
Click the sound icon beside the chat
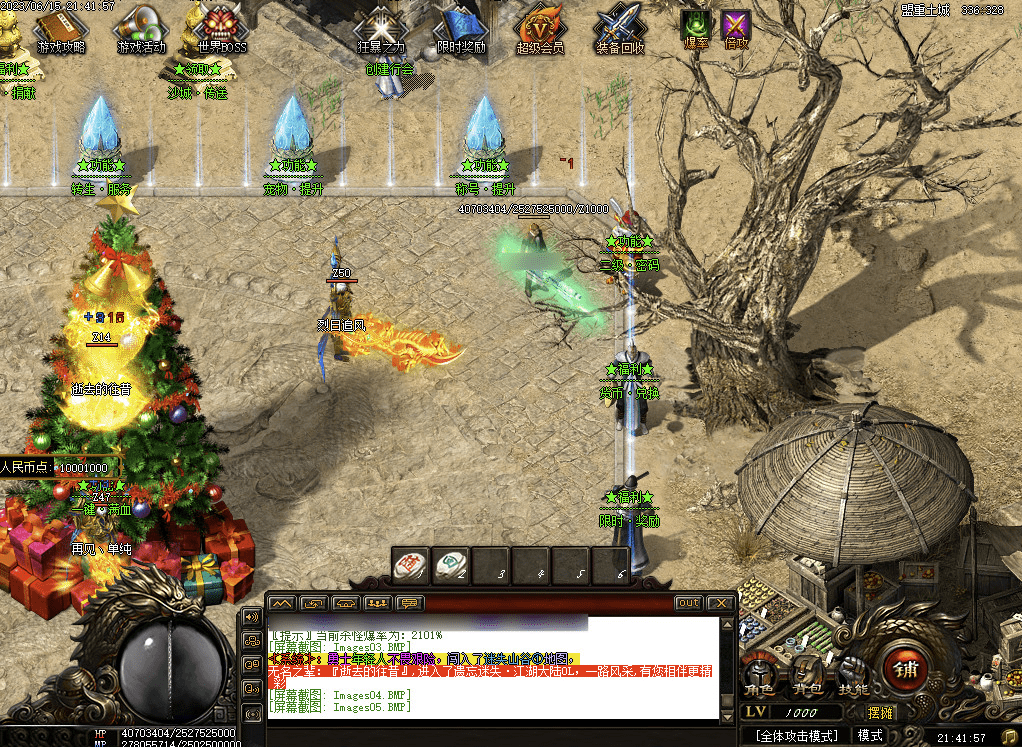click(251, 618)
